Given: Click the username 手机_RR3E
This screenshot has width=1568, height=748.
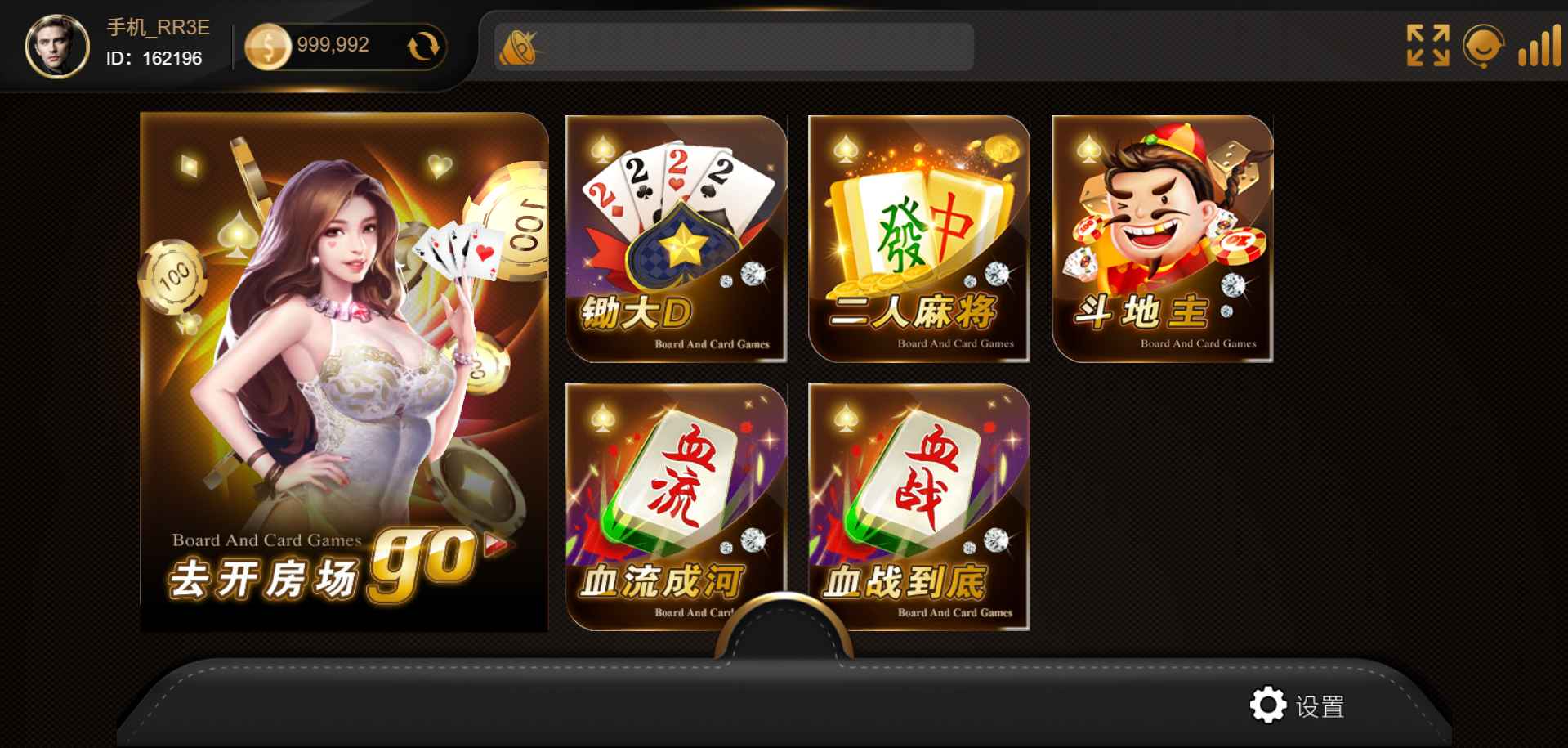Looking at the screenshot, I should 155,27.
